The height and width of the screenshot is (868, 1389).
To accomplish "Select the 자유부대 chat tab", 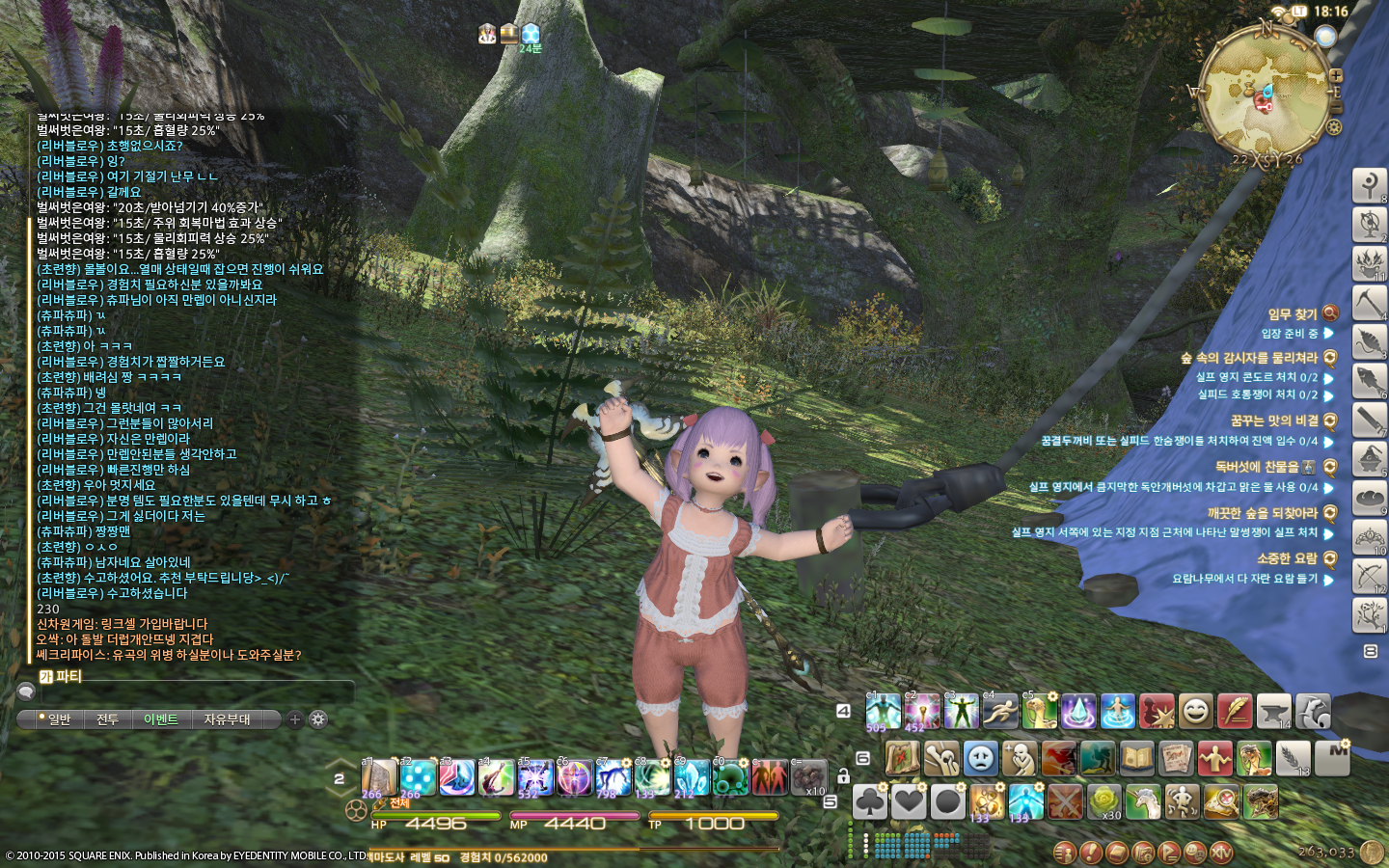I will (227, 719).
